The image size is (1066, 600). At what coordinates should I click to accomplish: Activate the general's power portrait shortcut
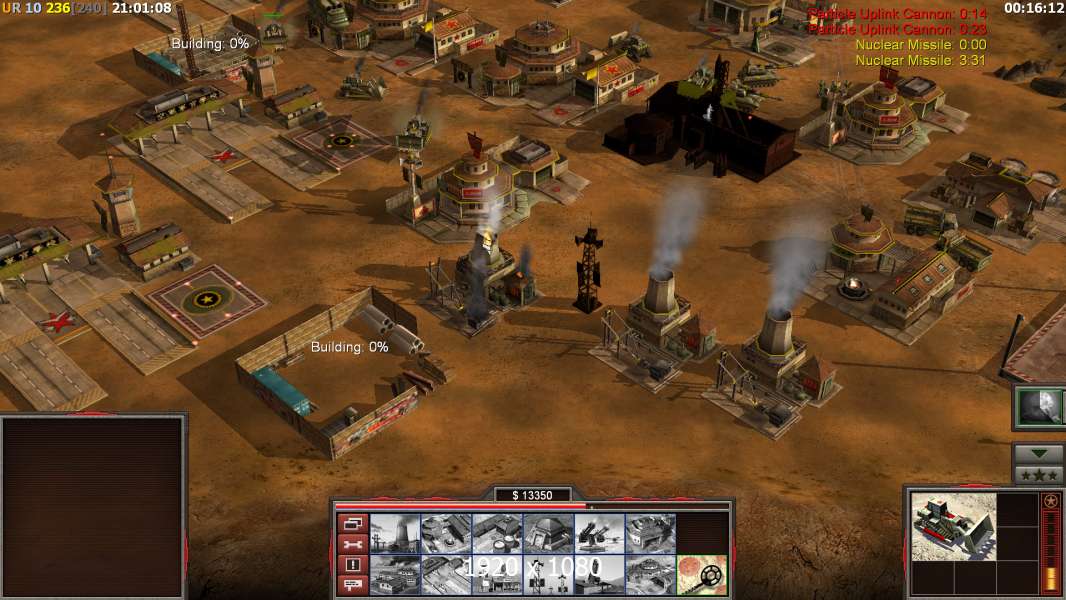coord(1039,407)
